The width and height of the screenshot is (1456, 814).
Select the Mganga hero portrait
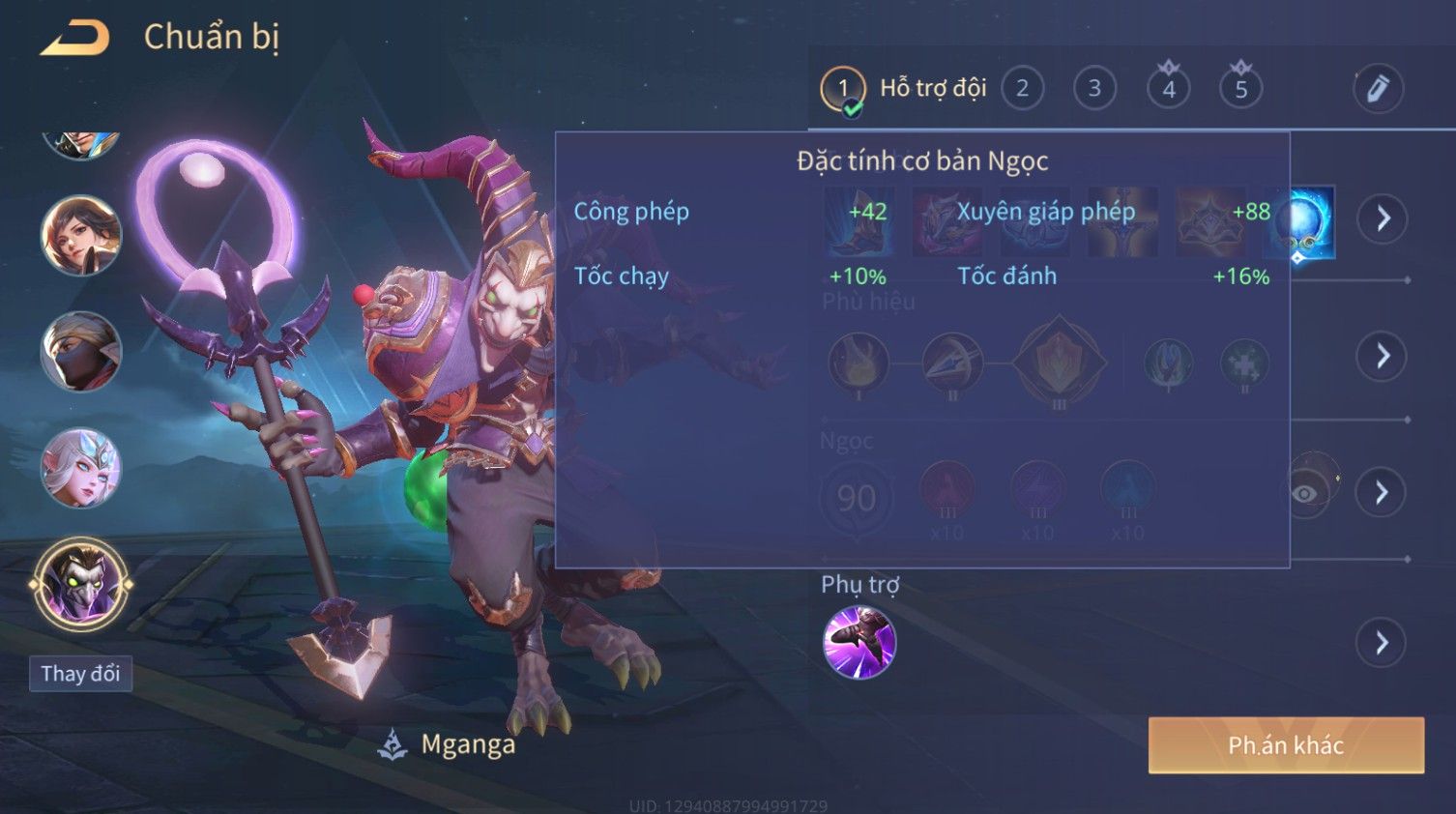tap(81, 584)
